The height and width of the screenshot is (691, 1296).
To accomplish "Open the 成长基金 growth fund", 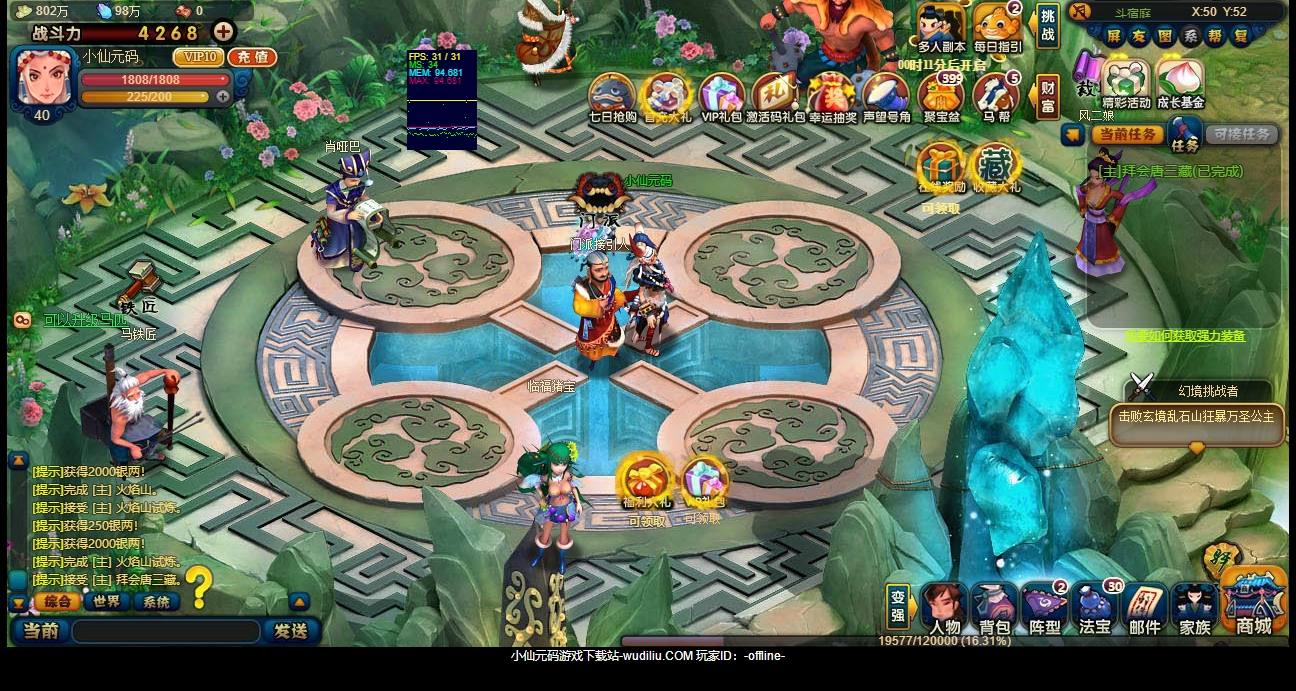I will click(x=1181, y=82).
